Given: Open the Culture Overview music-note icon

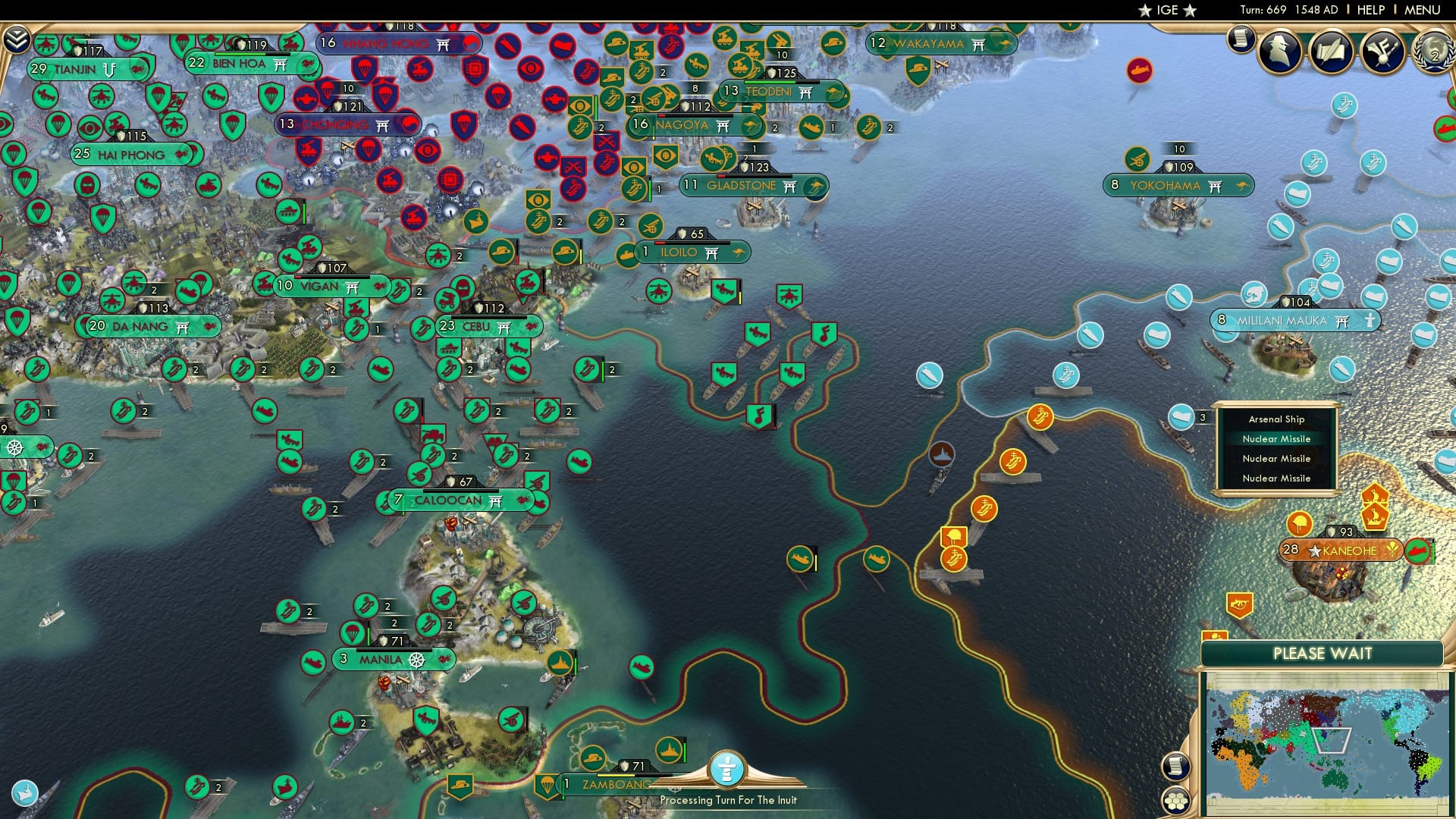Looking at the screenshot, I should point(1382,53).
